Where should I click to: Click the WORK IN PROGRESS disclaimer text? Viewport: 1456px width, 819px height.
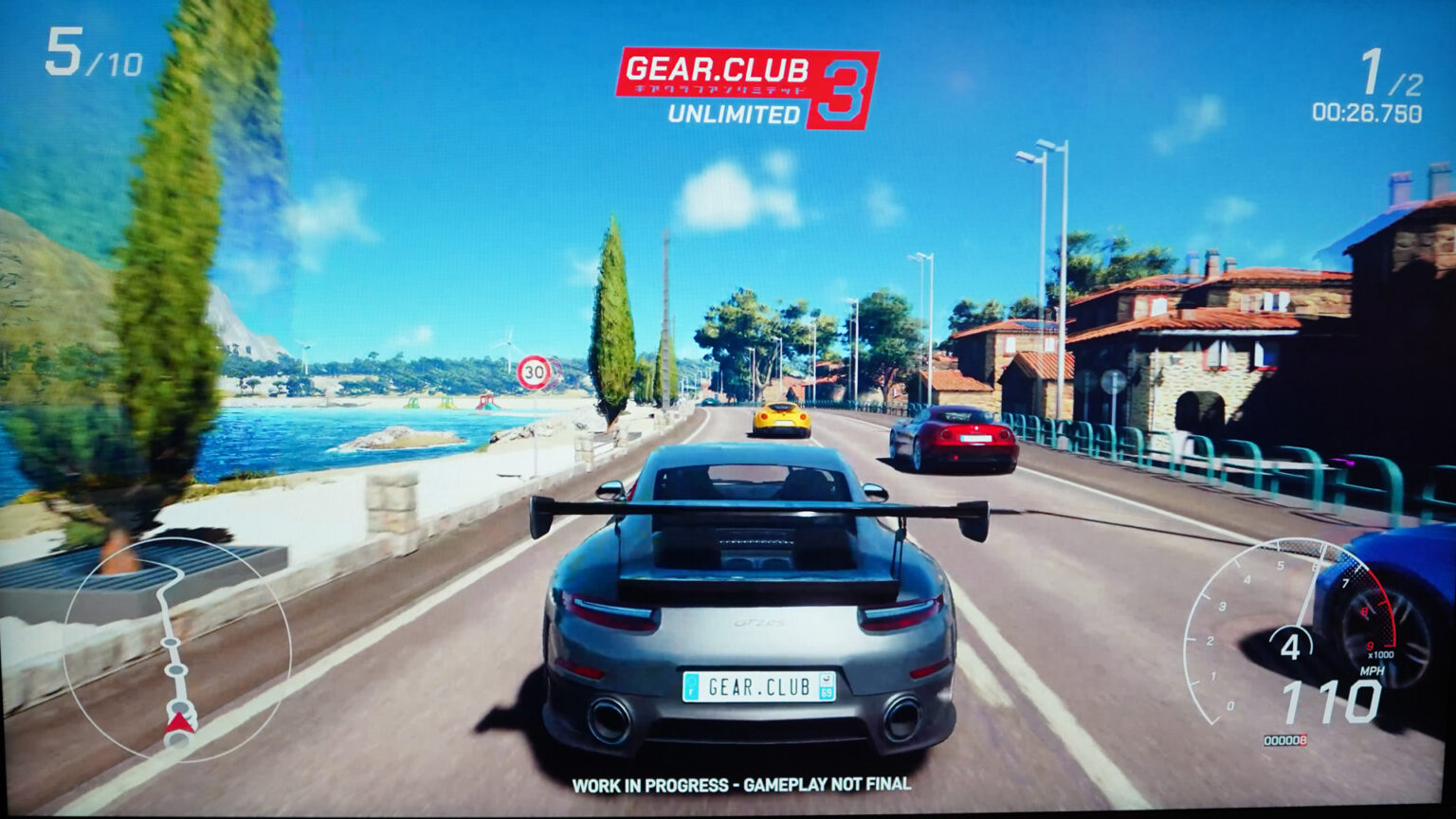click(x=742, y=786)
